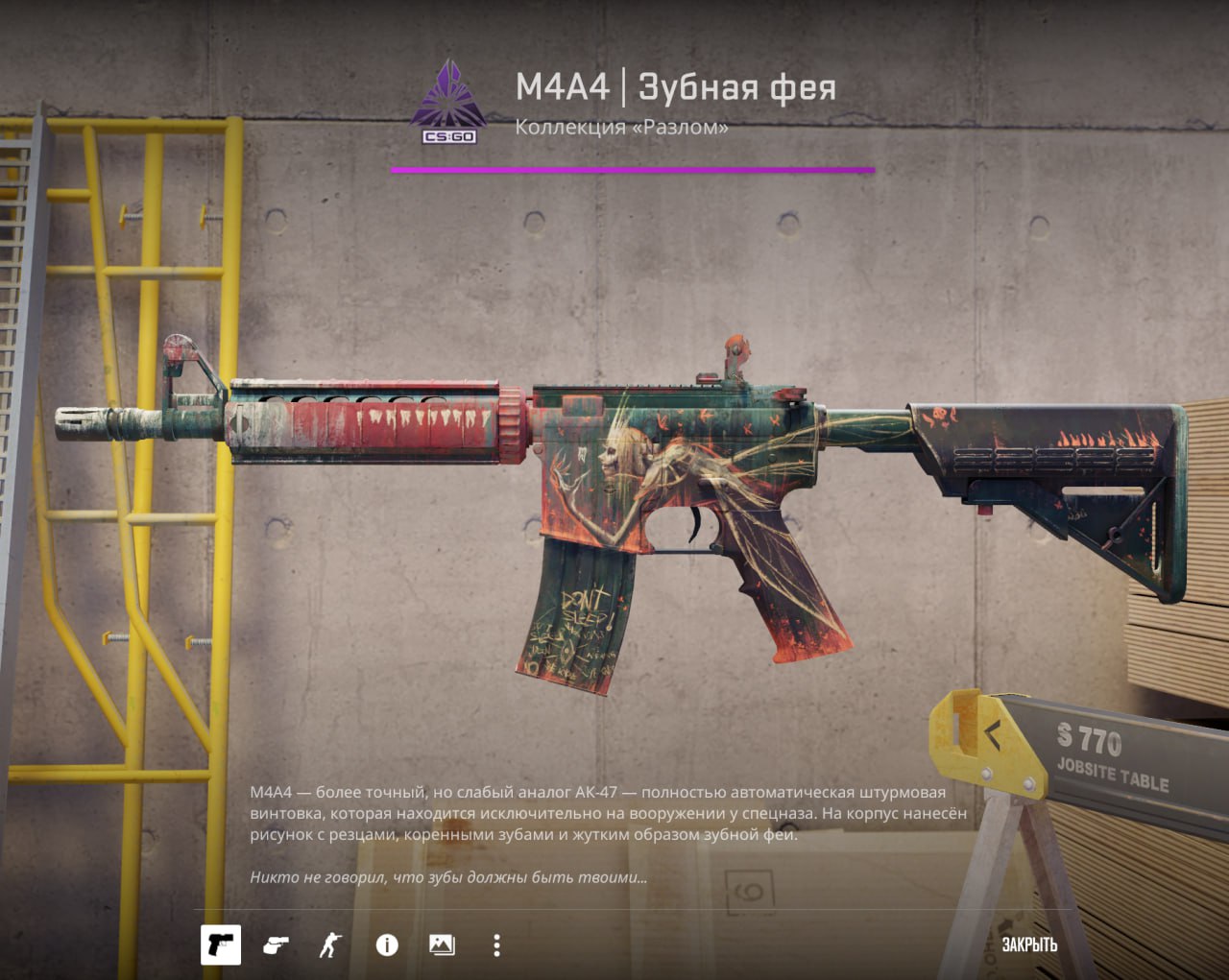Select the pistol weapon-view icon
This screenshot has width=1229, height=980.
tap(220, 944)
